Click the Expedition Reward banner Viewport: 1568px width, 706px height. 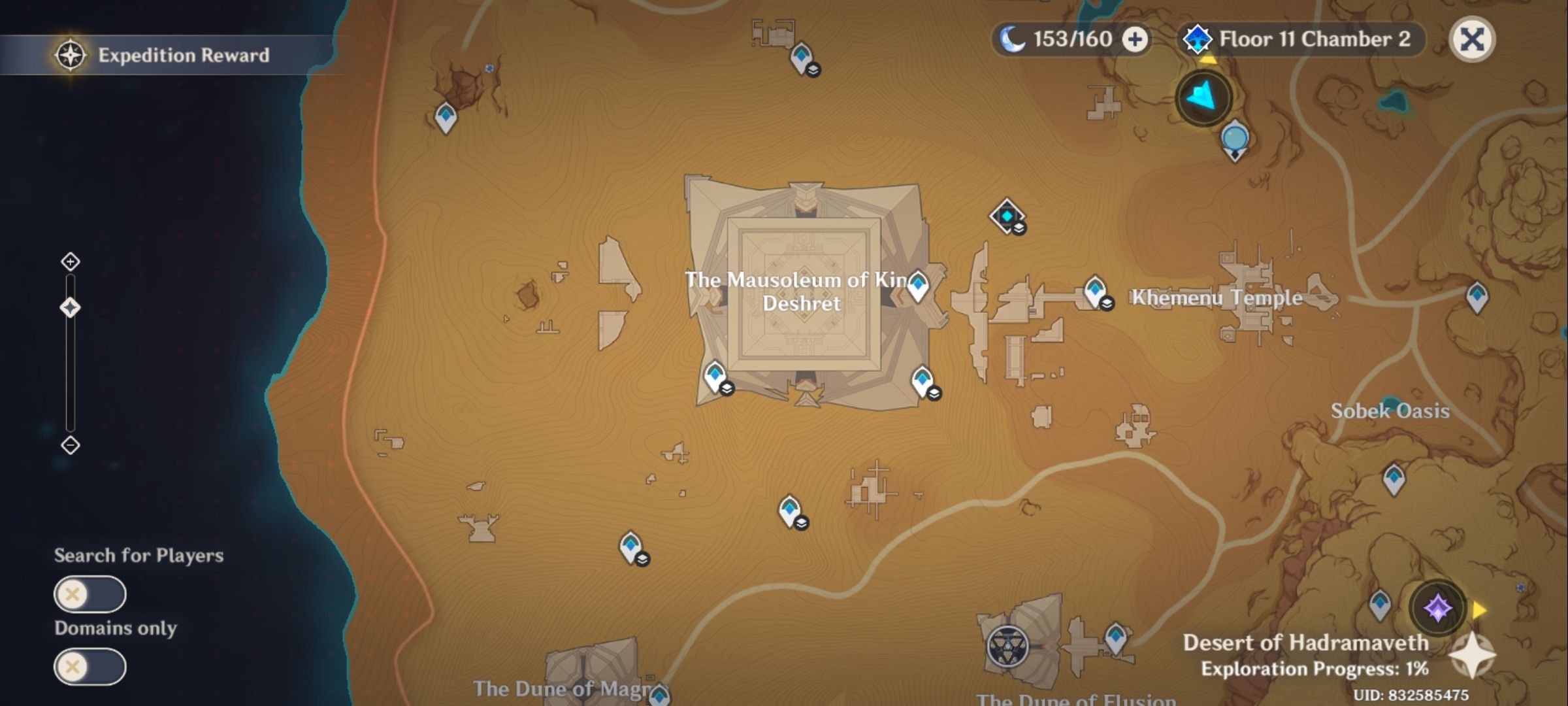pos(183,55)
